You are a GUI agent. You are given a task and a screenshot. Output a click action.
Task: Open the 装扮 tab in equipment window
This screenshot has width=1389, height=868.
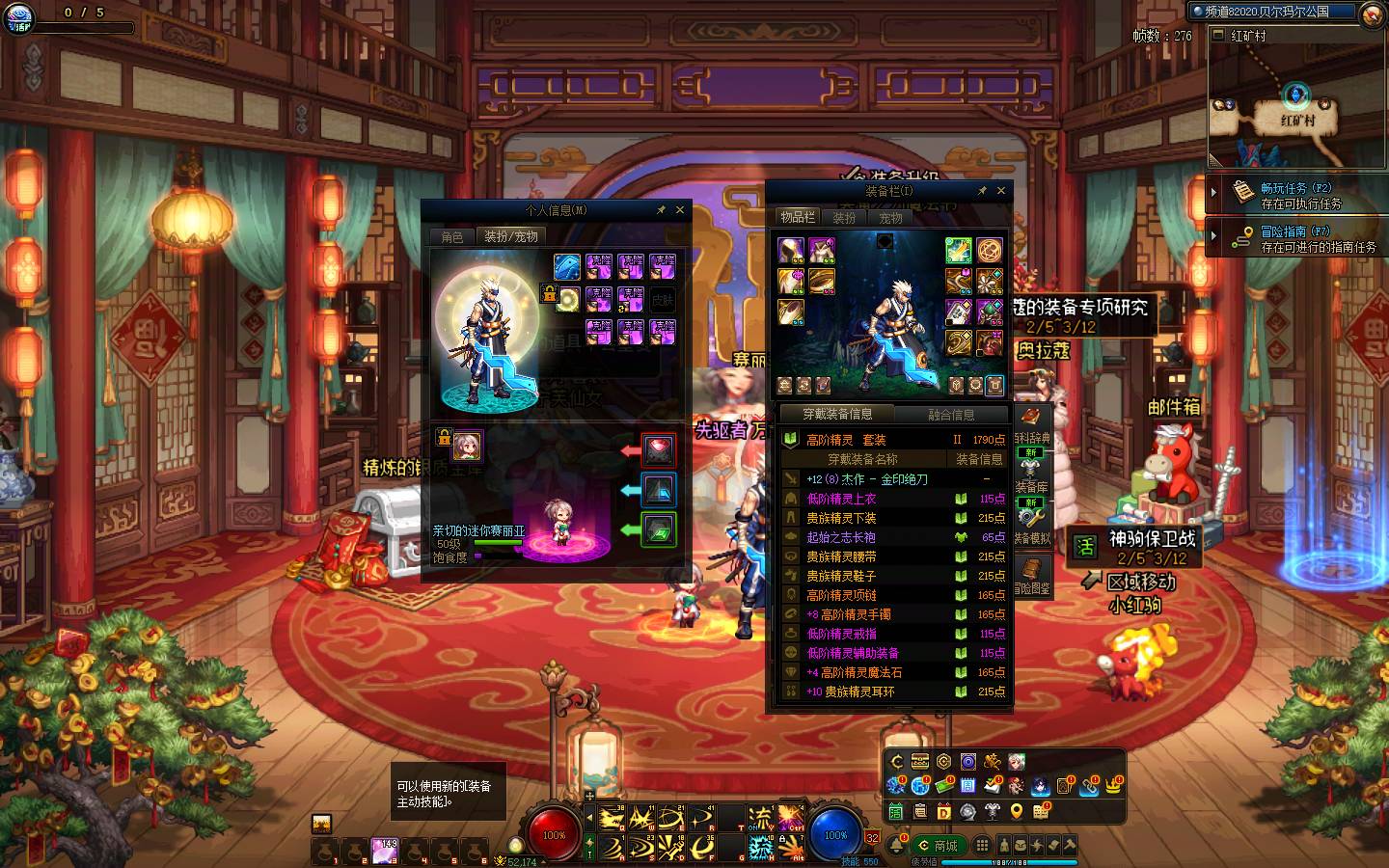pyautogui.click(x=844, y=218)
